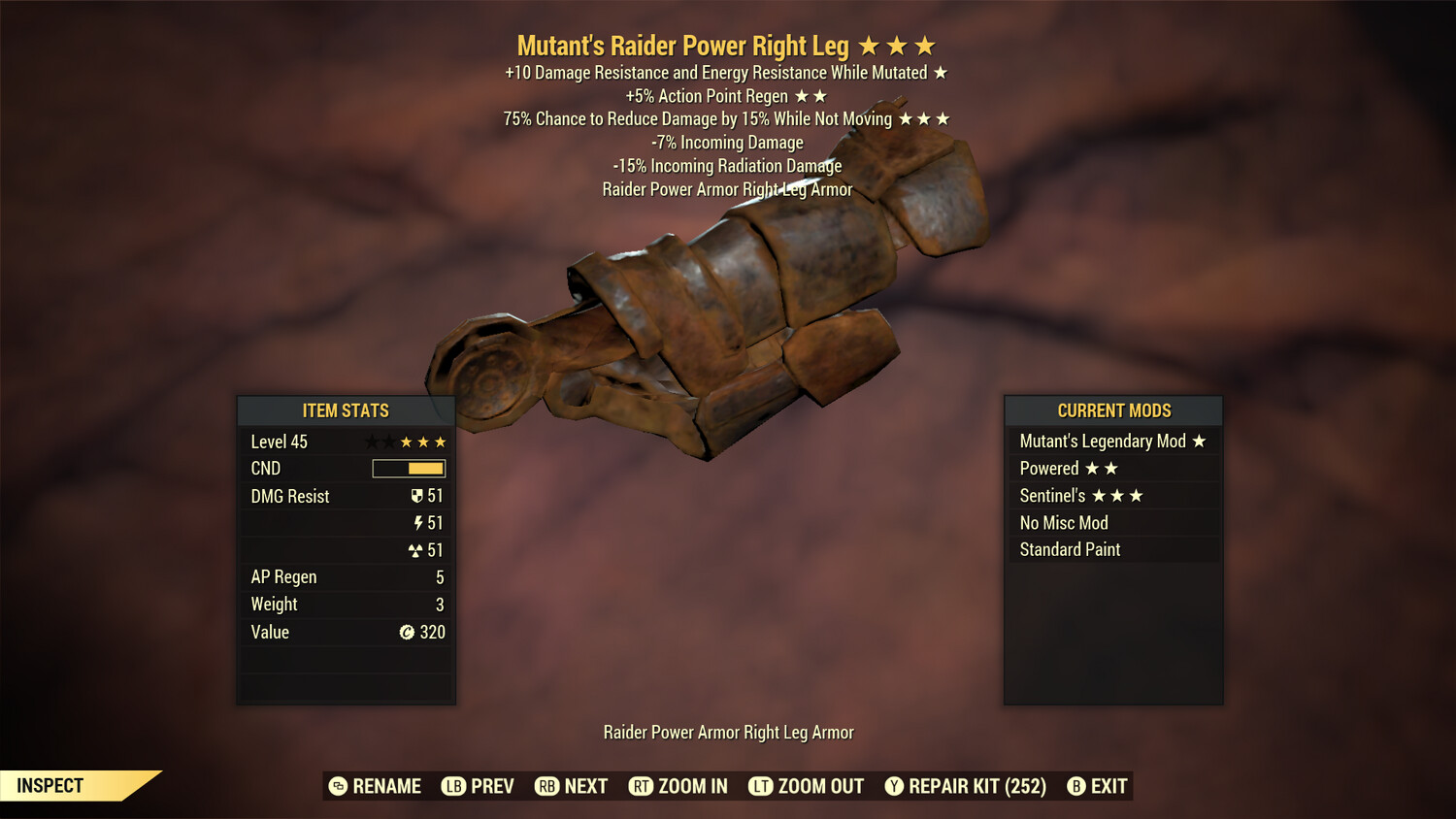The image size is (1456, 819).
Task: Use REPAIR KIT (252) on the item
Action: (965, 786)
